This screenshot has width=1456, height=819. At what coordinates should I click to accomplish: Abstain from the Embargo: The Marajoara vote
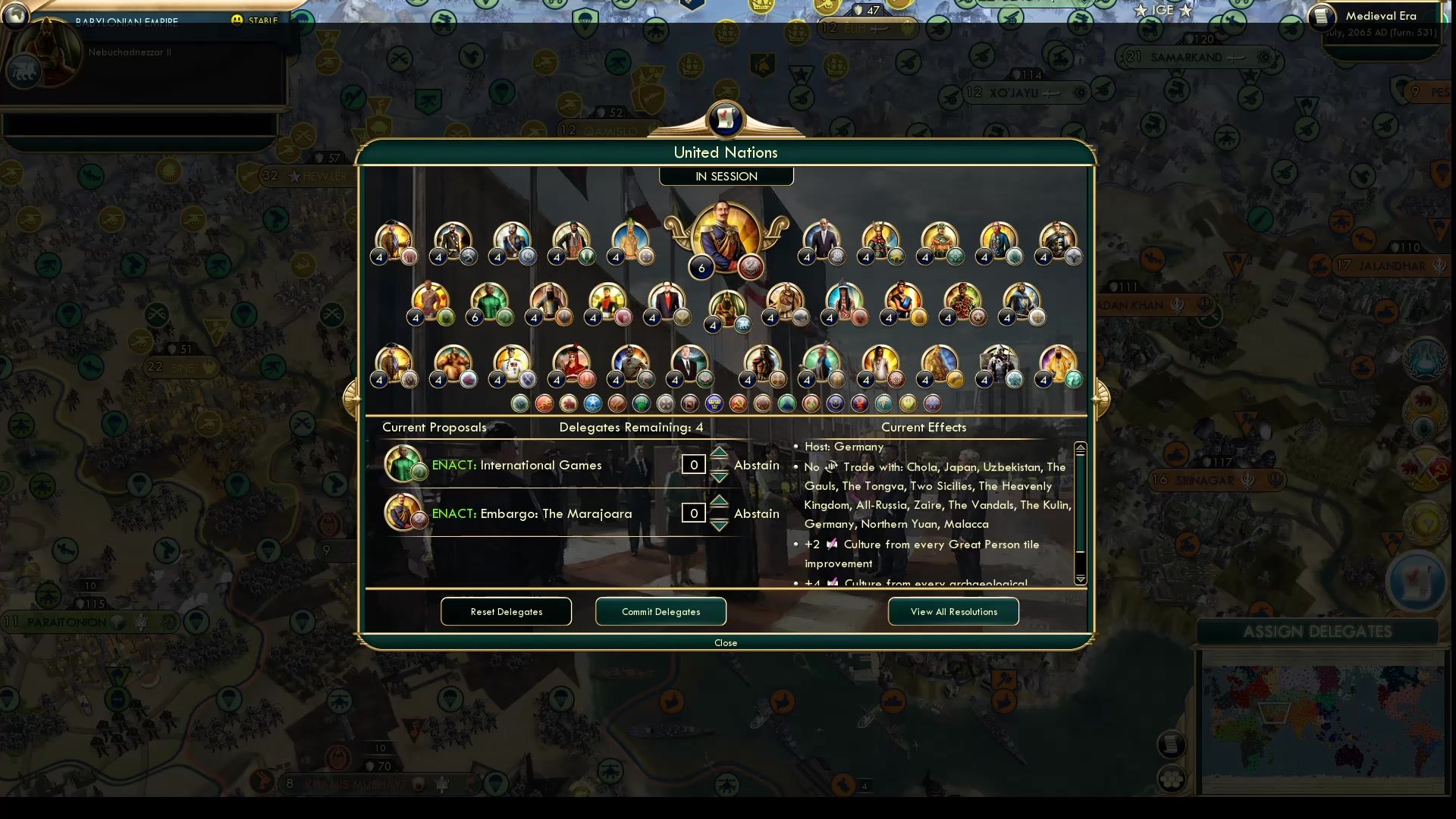point(756,513)
